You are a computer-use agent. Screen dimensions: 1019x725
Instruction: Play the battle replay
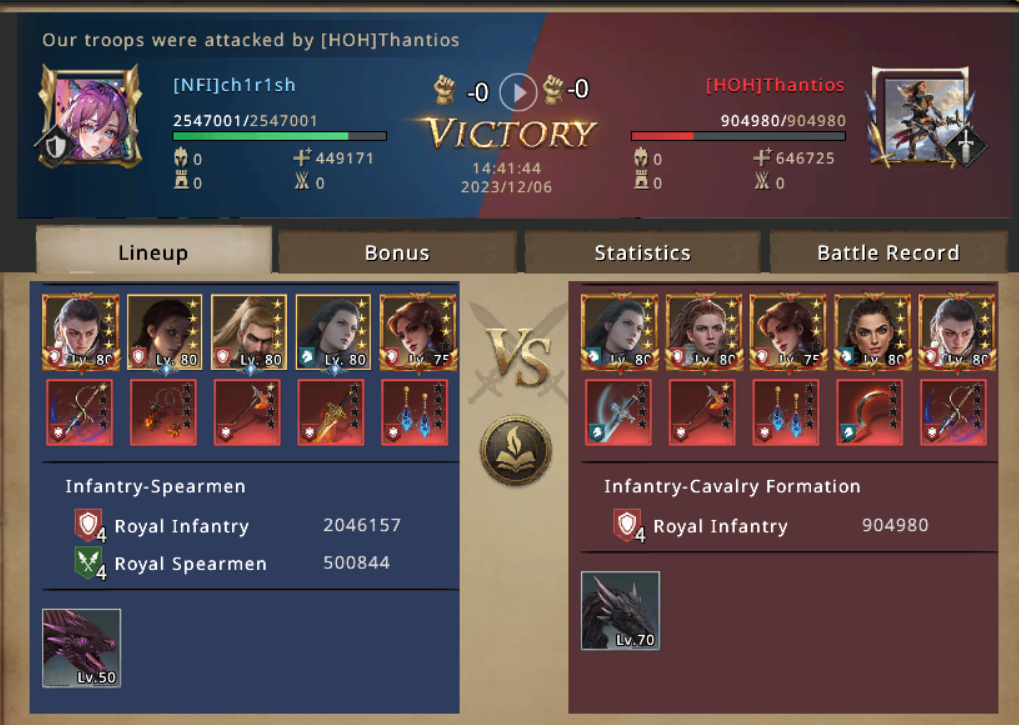(x=518, y=92)
